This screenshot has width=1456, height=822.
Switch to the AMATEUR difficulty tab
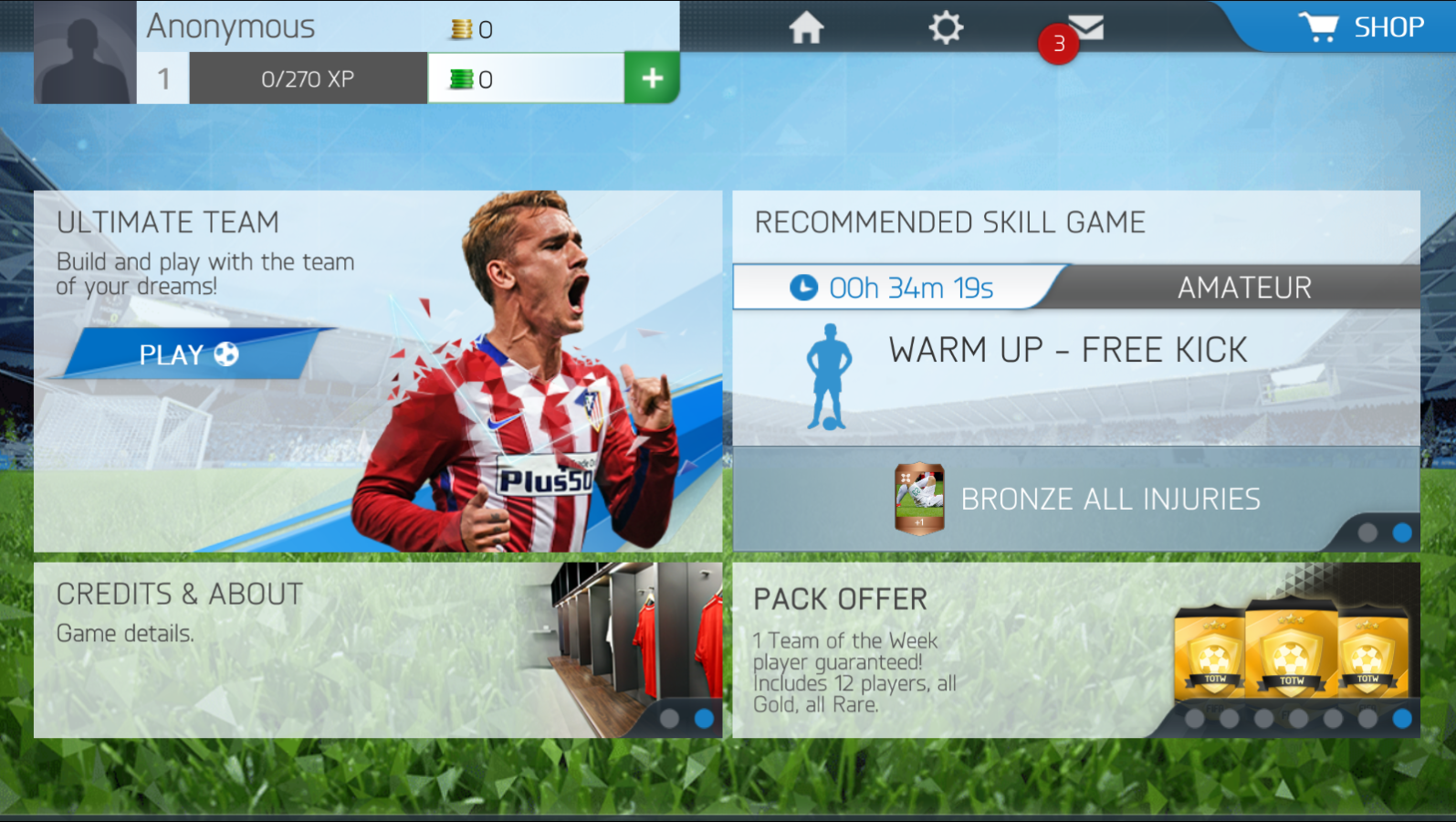[1244, 287]
